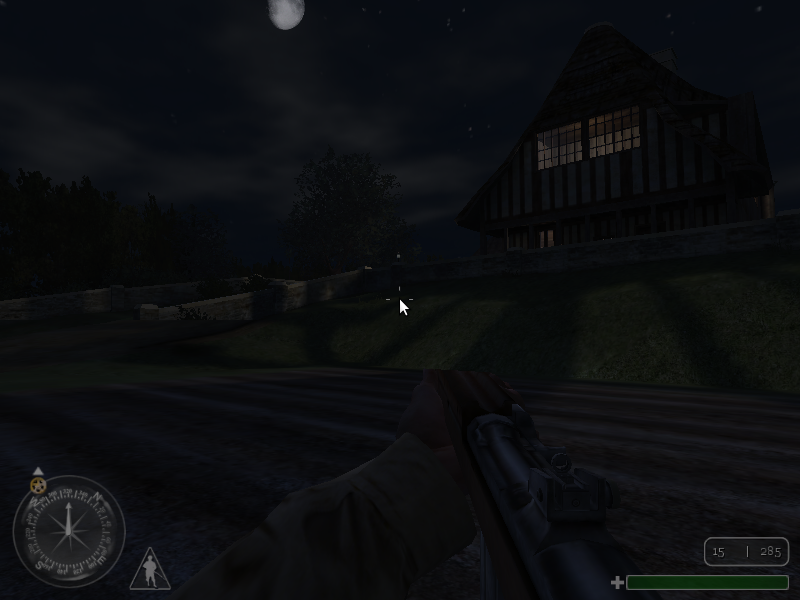
Task: Click the gold star objective marker
Action: tap(38, 486)
